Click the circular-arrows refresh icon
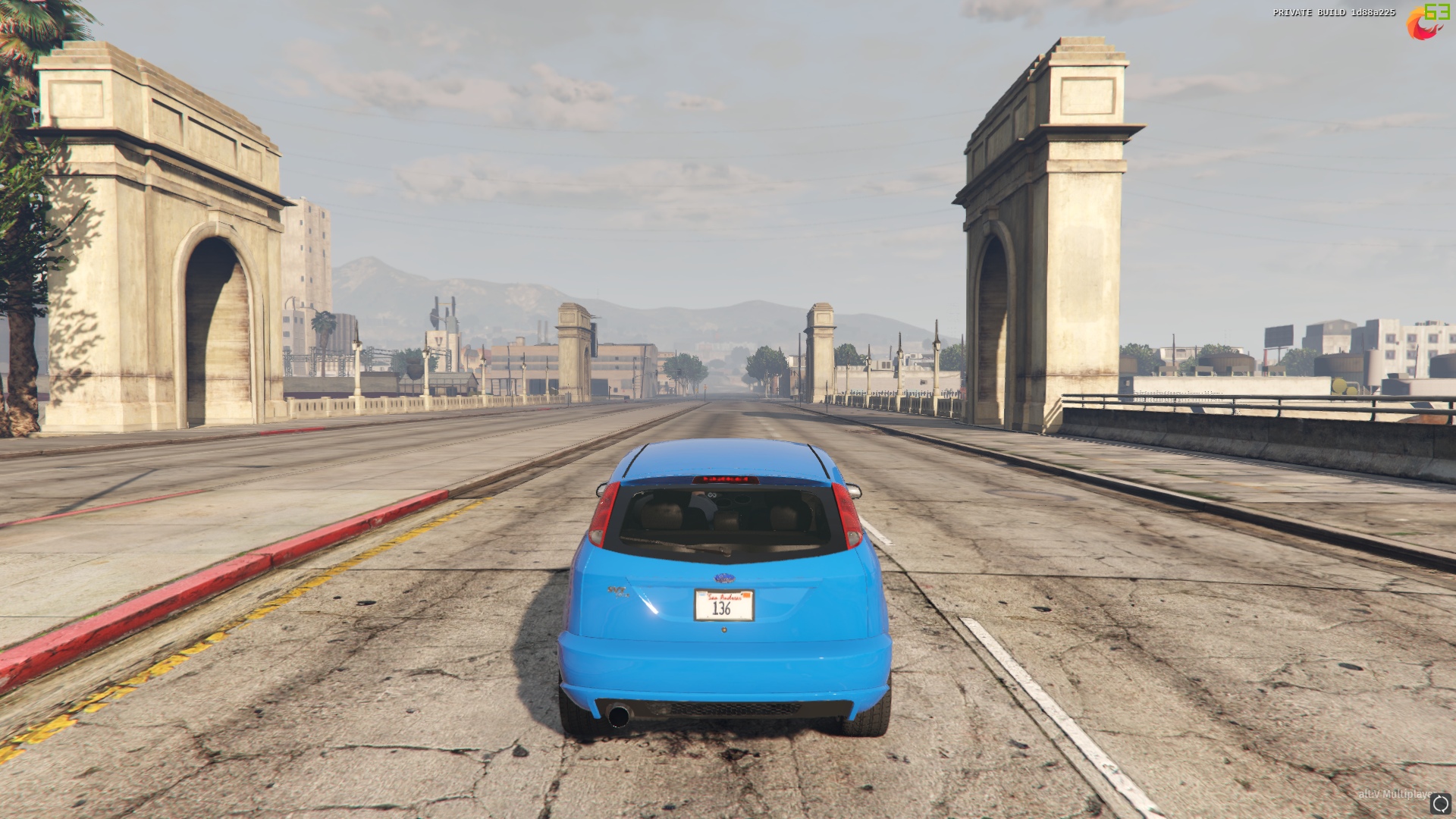Viewport: 1456px width, 819px height. click(x=1440, y=803)
